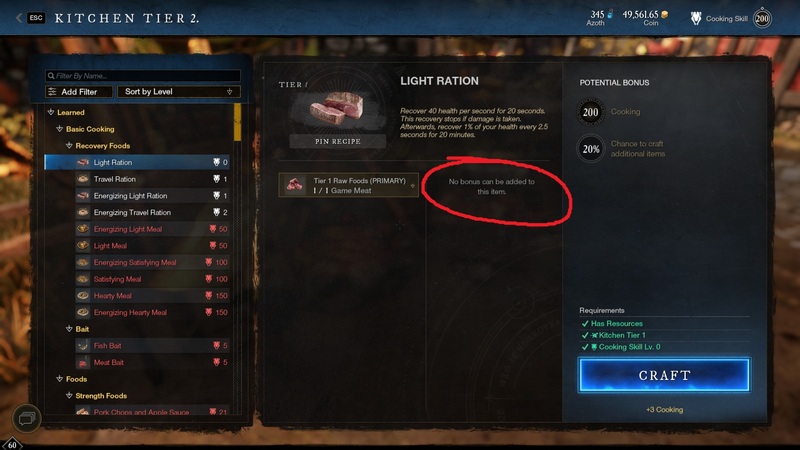The height and width of the screenshot is (450, 800).
Task: Open the Add Filter option
Action: tap(79, 91)
